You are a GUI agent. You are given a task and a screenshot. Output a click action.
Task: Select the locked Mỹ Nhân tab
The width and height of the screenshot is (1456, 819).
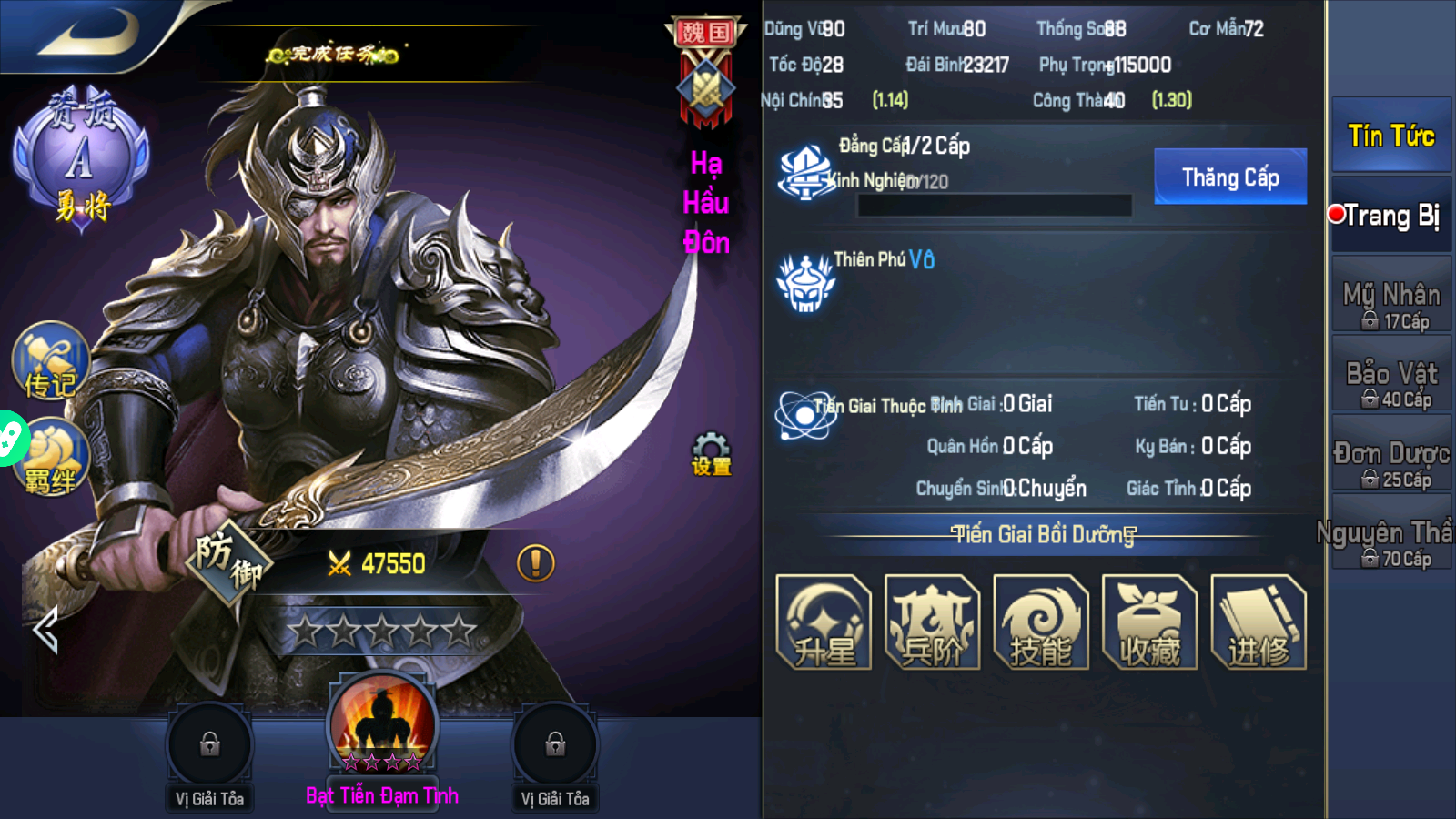pyautogui.click(x=1390, y=295)
